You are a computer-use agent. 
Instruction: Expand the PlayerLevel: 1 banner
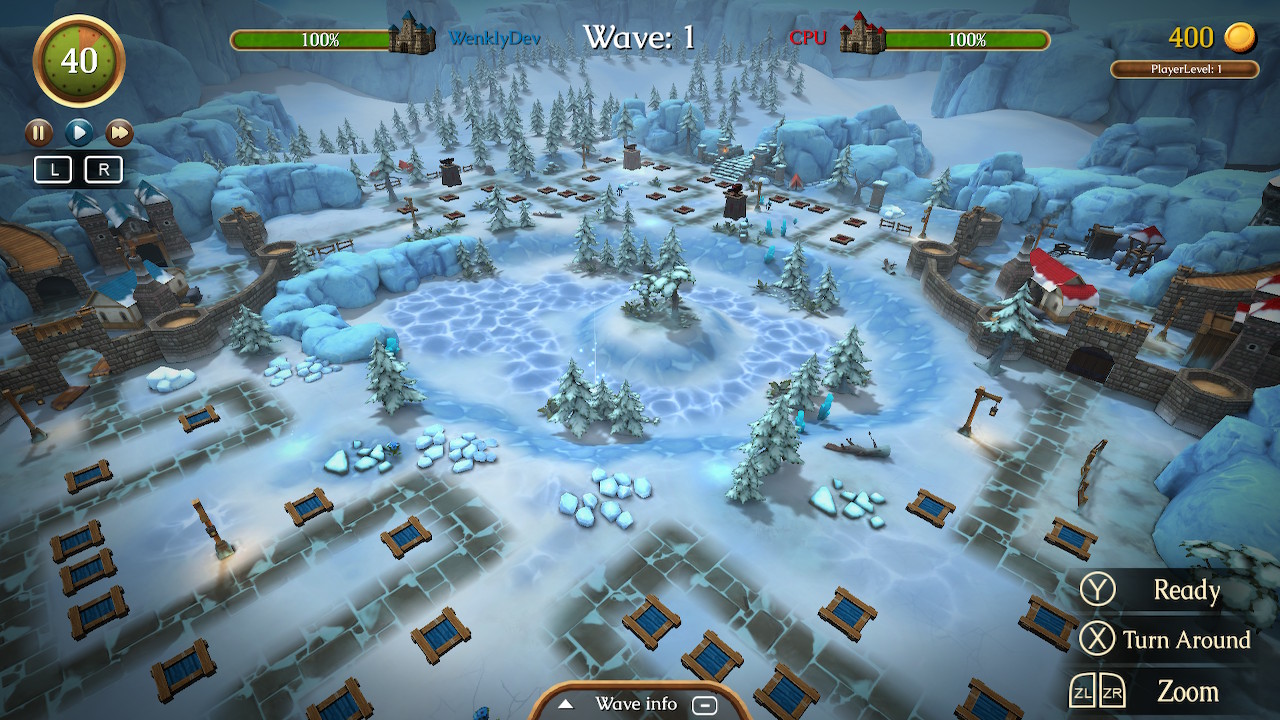point(1186,68)
